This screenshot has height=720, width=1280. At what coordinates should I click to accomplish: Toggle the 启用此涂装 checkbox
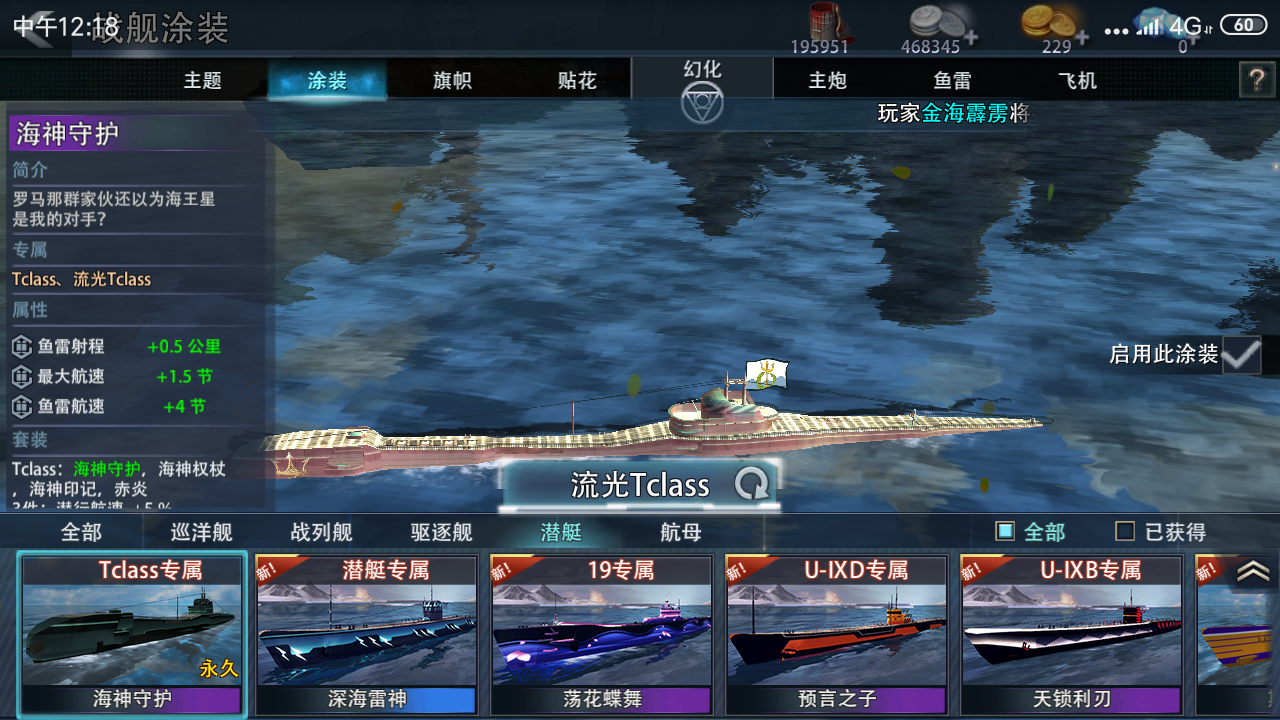(1241, 354)
